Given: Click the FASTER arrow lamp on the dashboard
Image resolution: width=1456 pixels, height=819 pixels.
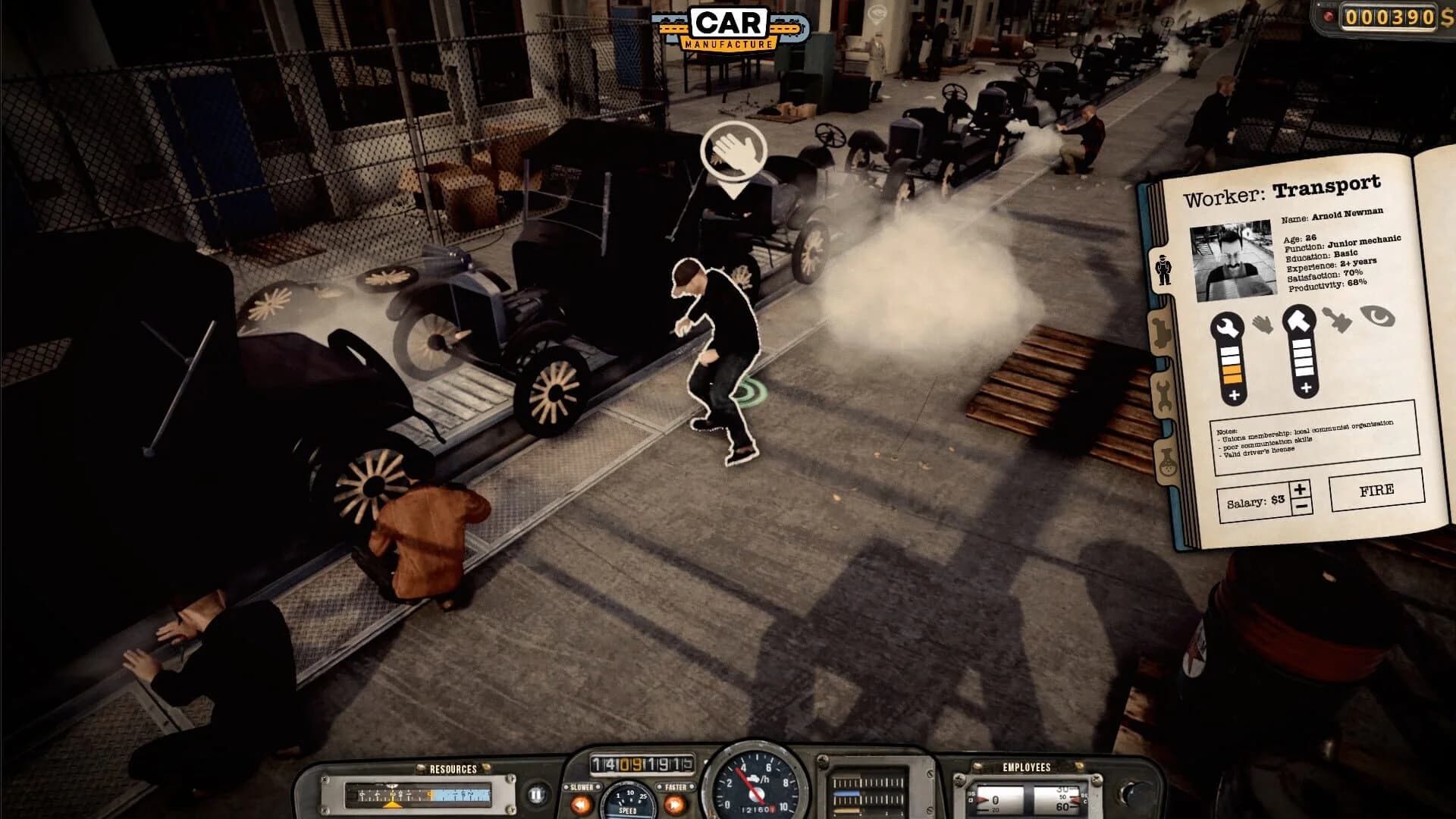Looking at the screenshot, I should pyautogui.click(x=673, y=805).
